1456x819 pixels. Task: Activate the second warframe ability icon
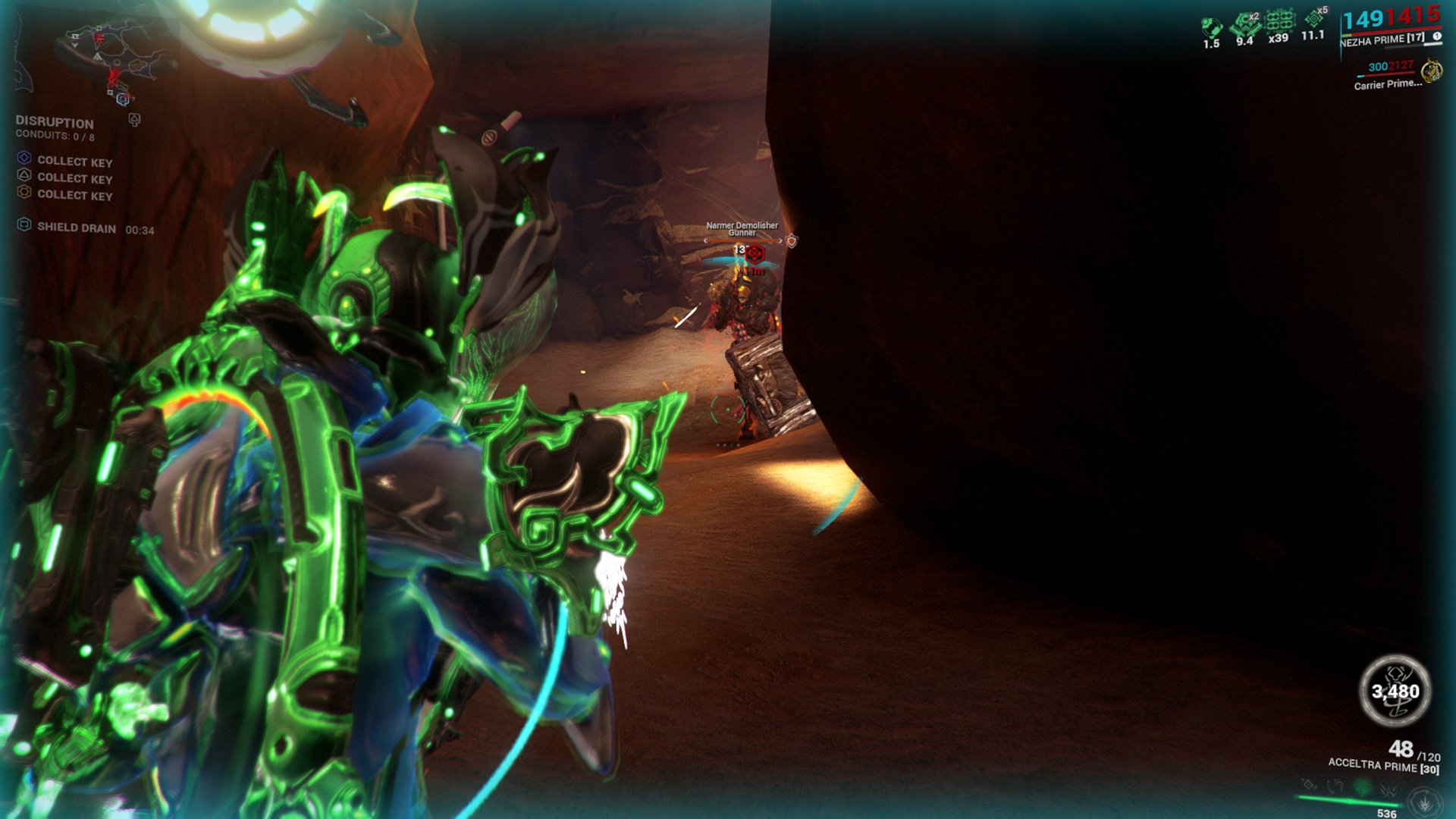1335,787
